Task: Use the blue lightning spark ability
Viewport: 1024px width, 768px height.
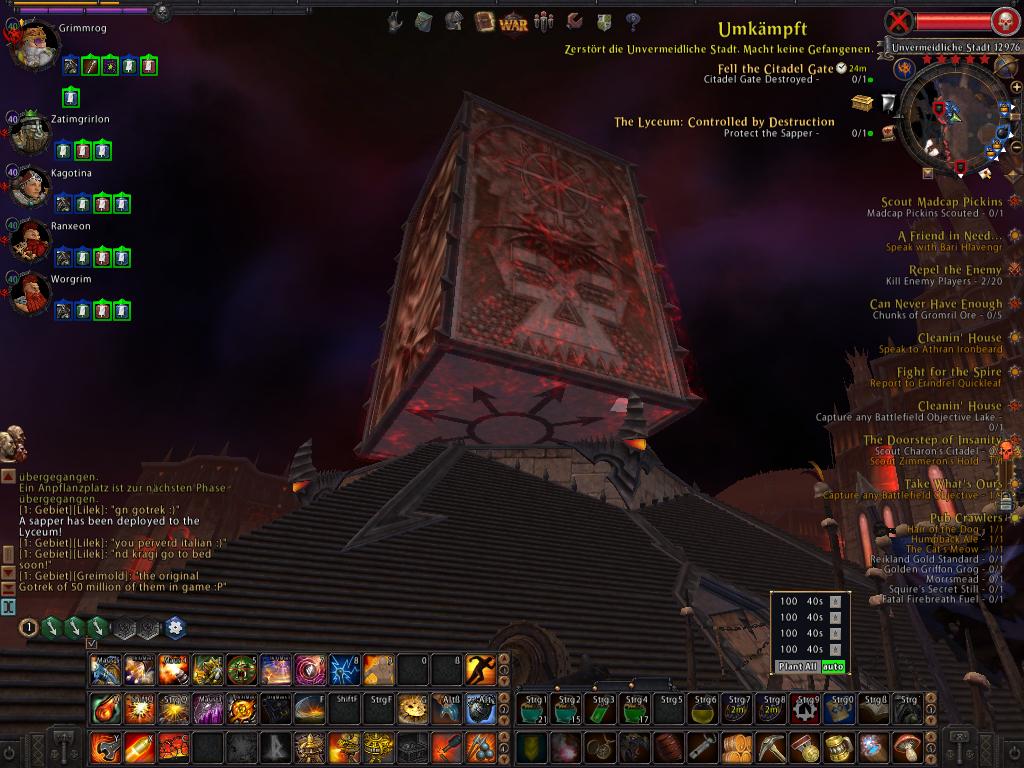Action: point(344,668)
